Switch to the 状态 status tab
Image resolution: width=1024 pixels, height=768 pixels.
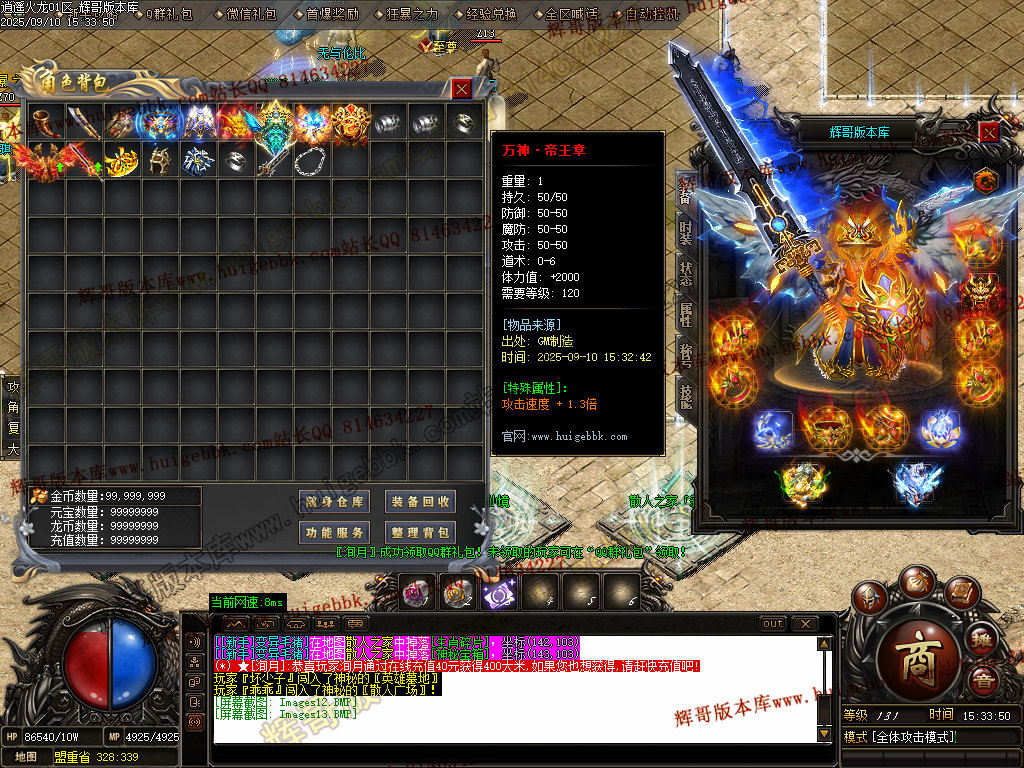[x=685, y=274]
